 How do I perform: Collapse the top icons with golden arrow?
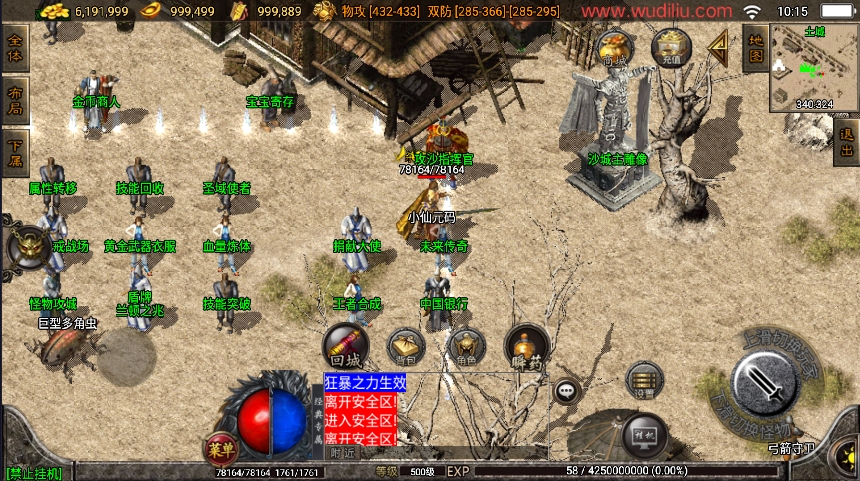click(x=717, y=45)
